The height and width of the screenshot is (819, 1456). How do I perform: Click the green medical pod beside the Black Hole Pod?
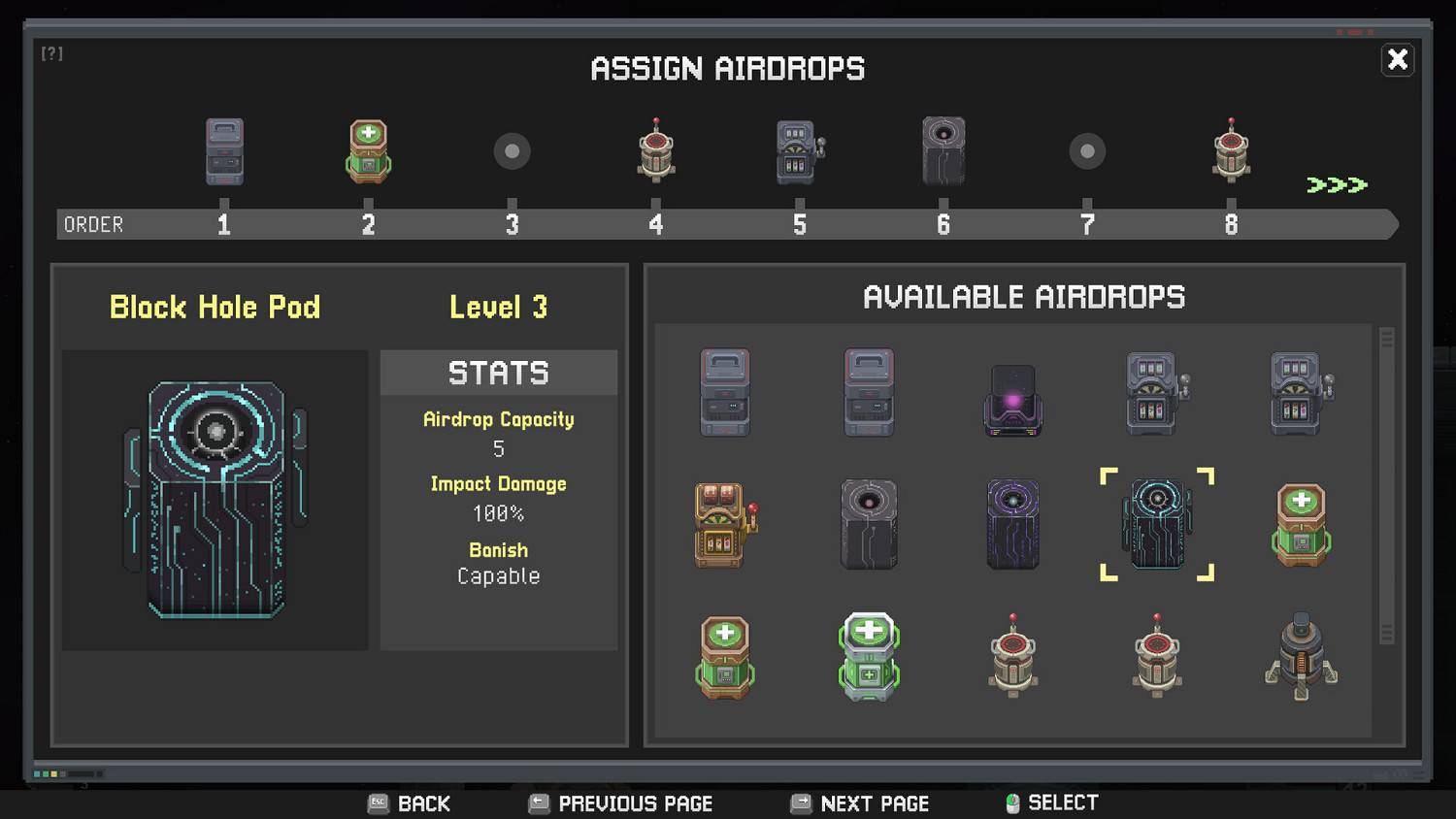coord(1301,524)
